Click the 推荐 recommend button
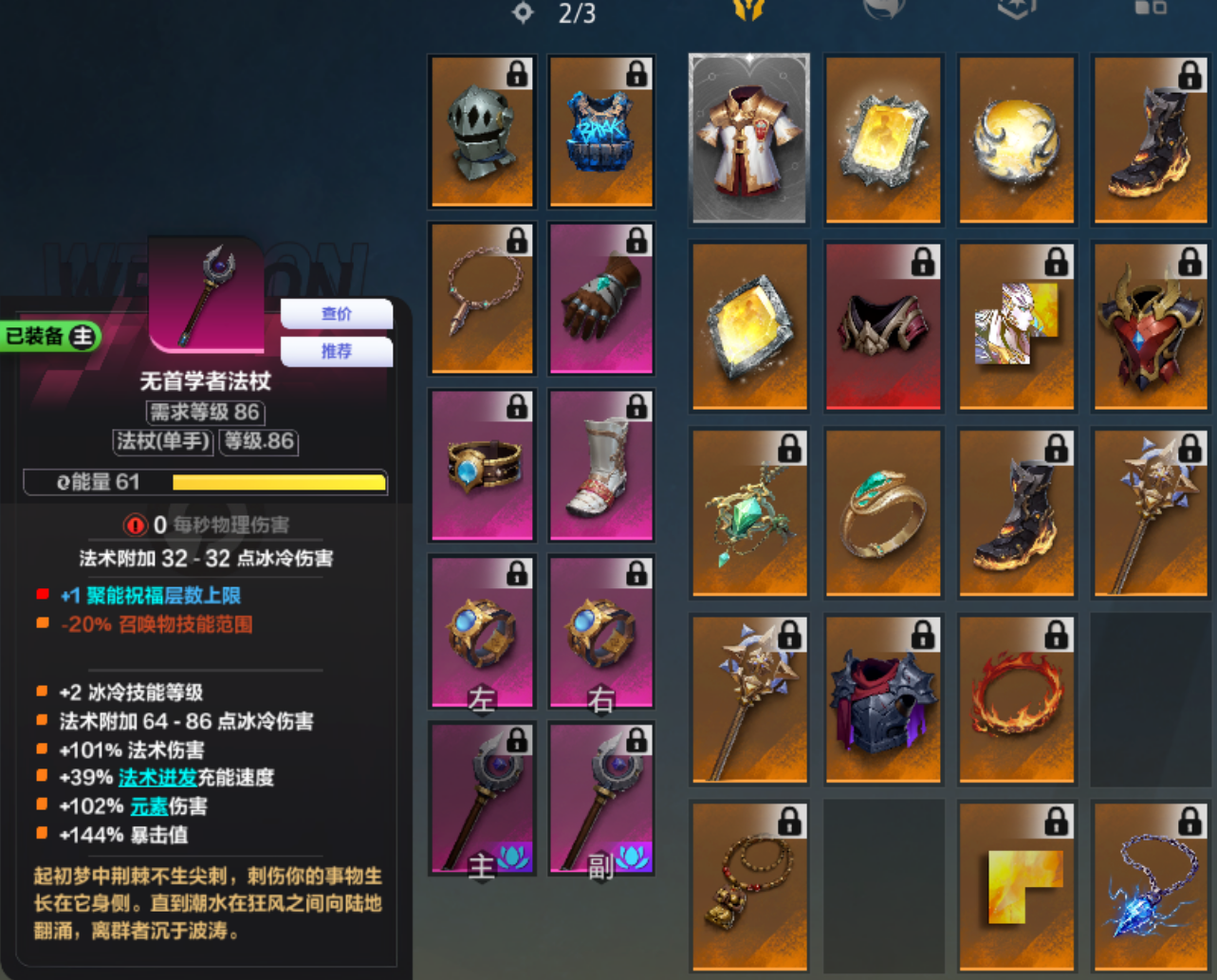The image size is (1217, 980). (338, 350)
